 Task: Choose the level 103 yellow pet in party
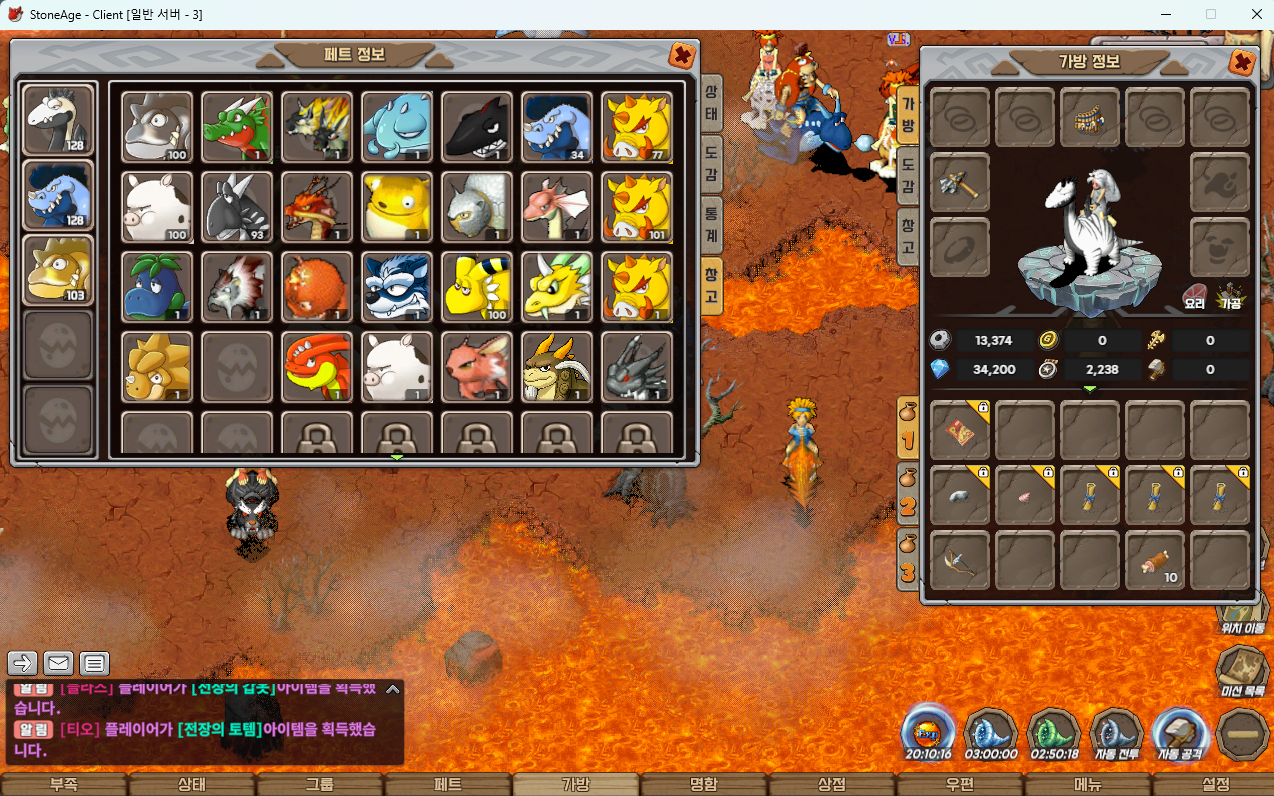tap(58, 270)
